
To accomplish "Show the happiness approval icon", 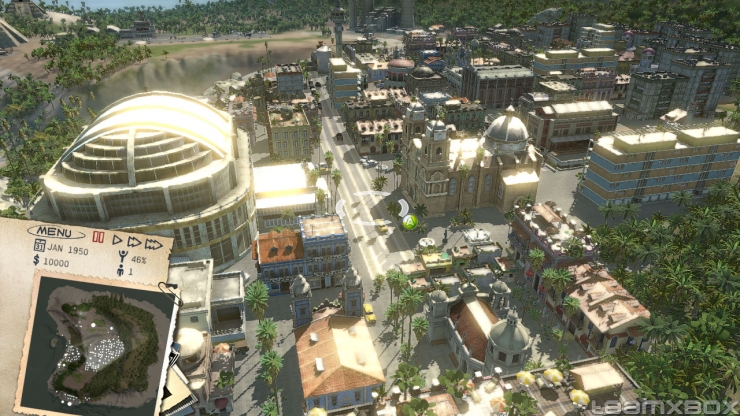I will pos(123,258).
